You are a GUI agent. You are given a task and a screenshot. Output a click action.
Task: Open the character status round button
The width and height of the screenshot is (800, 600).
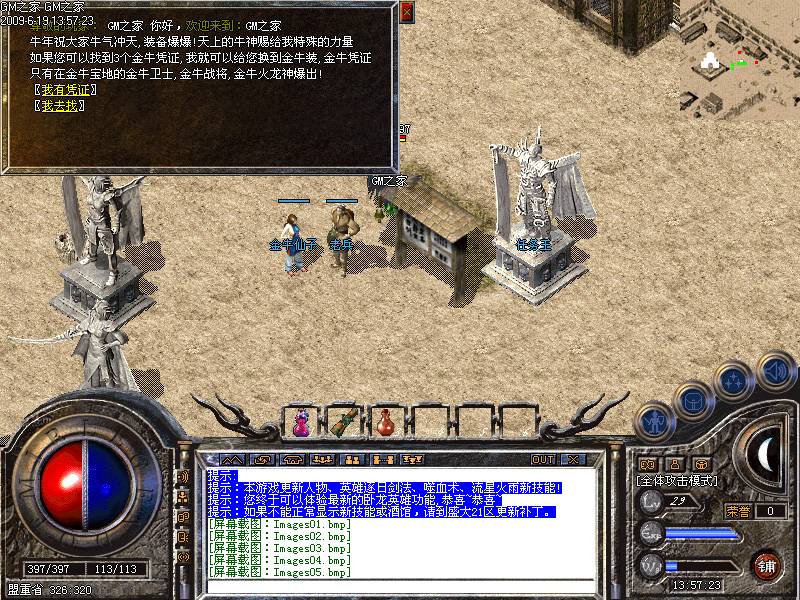655,422
